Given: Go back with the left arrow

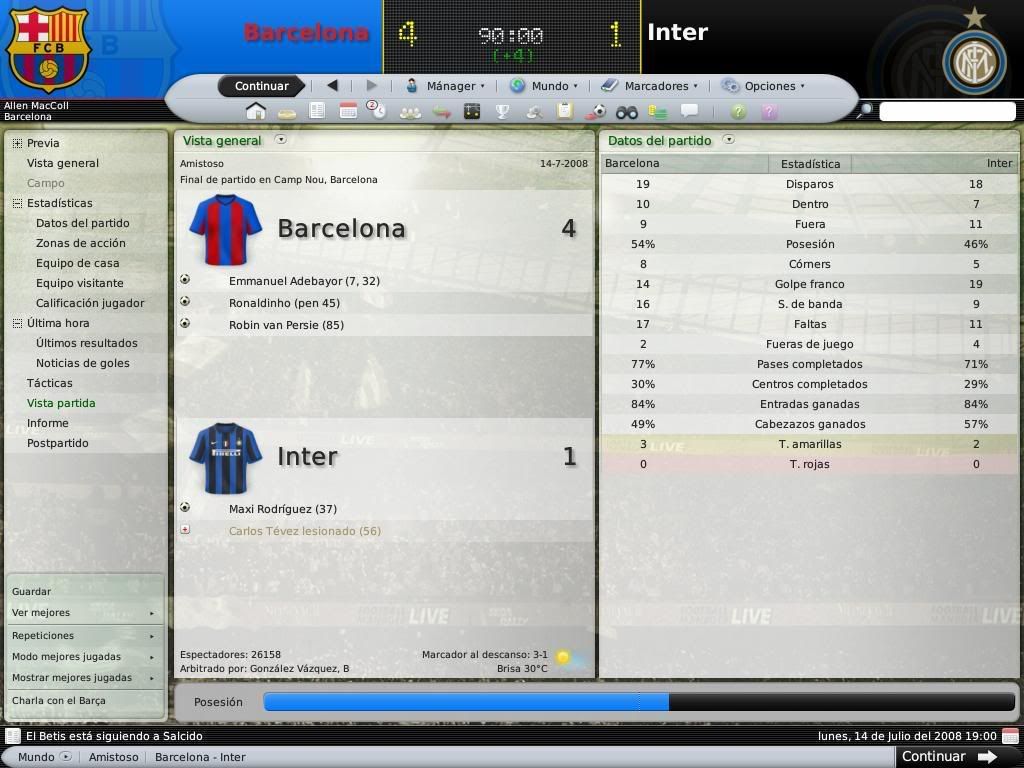Looking at the screenshot, I should [x=332, y=86].
